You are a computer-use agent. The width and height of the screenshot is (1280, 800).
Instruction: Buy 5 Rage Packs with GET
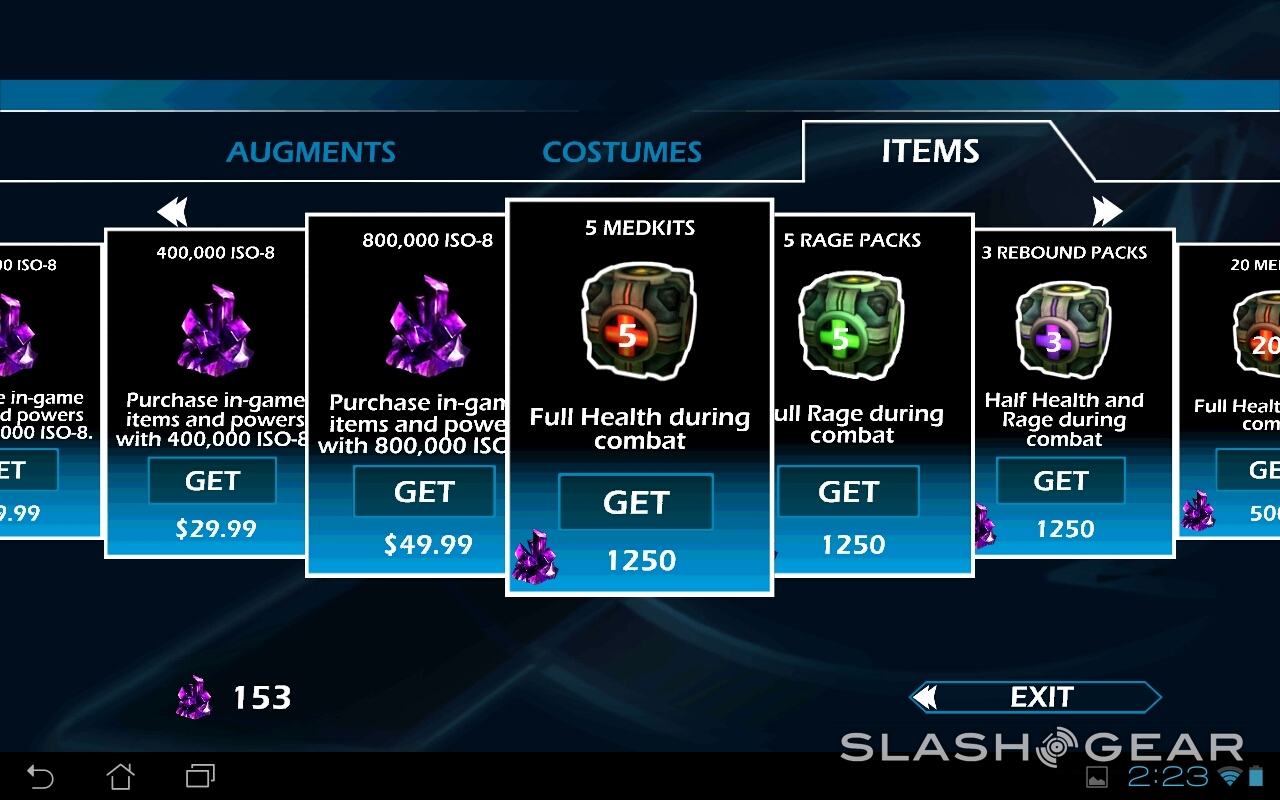tap(848, 491)
